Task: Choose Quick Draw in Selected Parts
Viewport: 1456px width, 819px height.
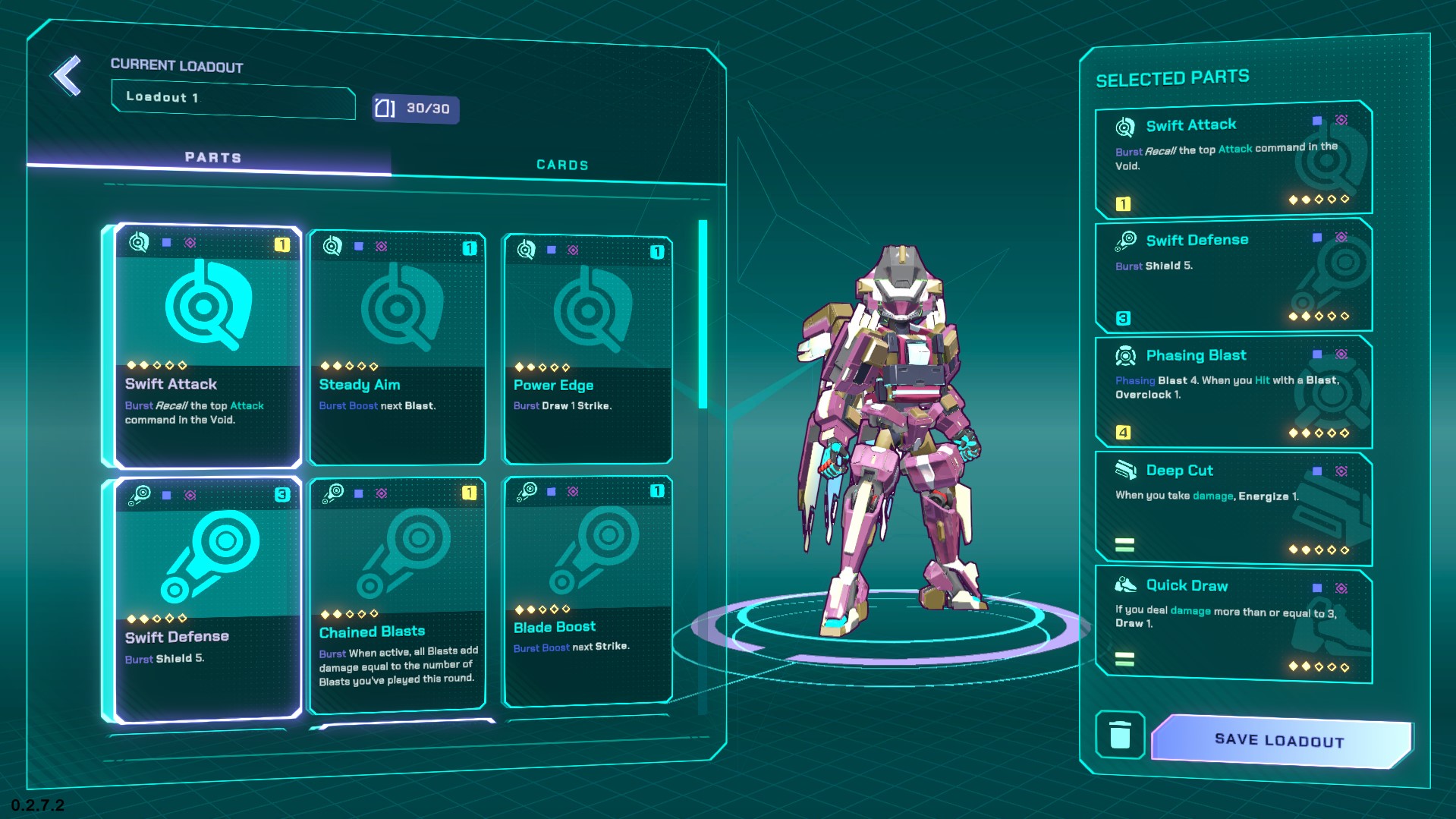Action: 1232,625
